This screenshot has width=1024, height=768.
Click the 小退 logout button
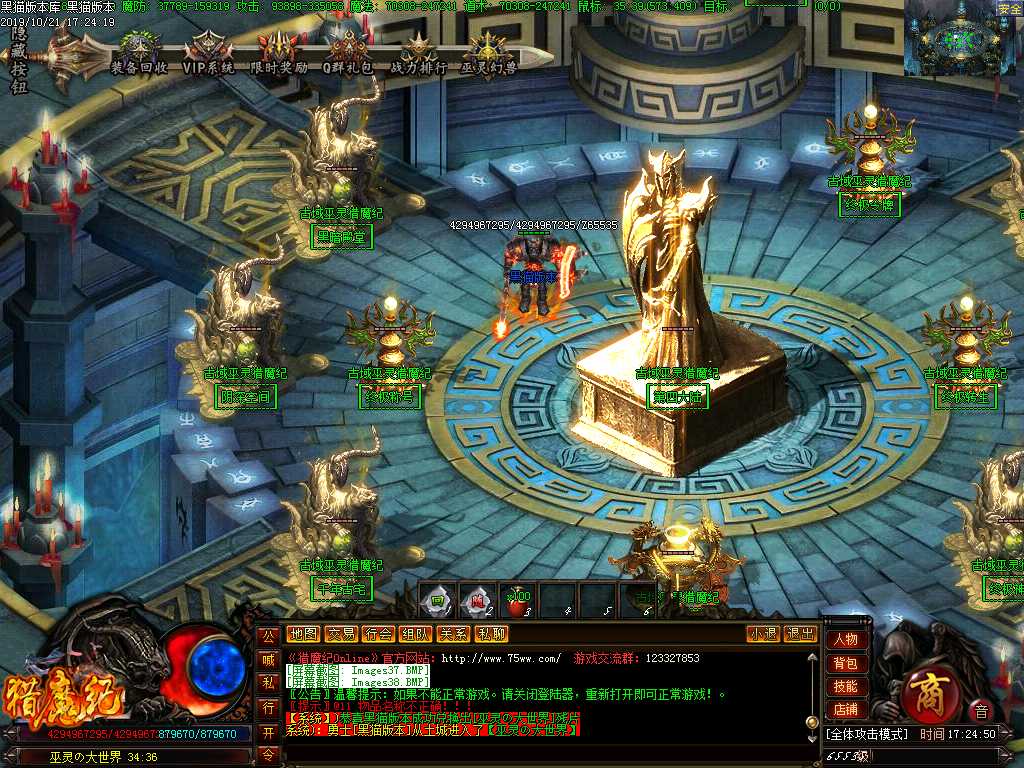pyautogui.click(x=763, y=634)
